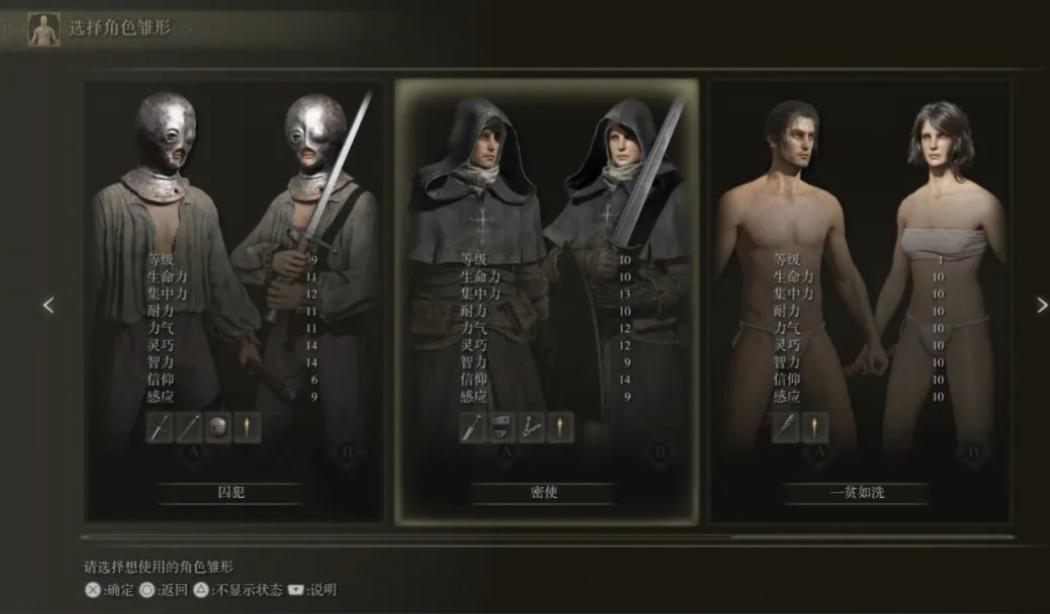Click the left arrow to show previous classes
The image size is (1050, 614).
pos(48,305)
